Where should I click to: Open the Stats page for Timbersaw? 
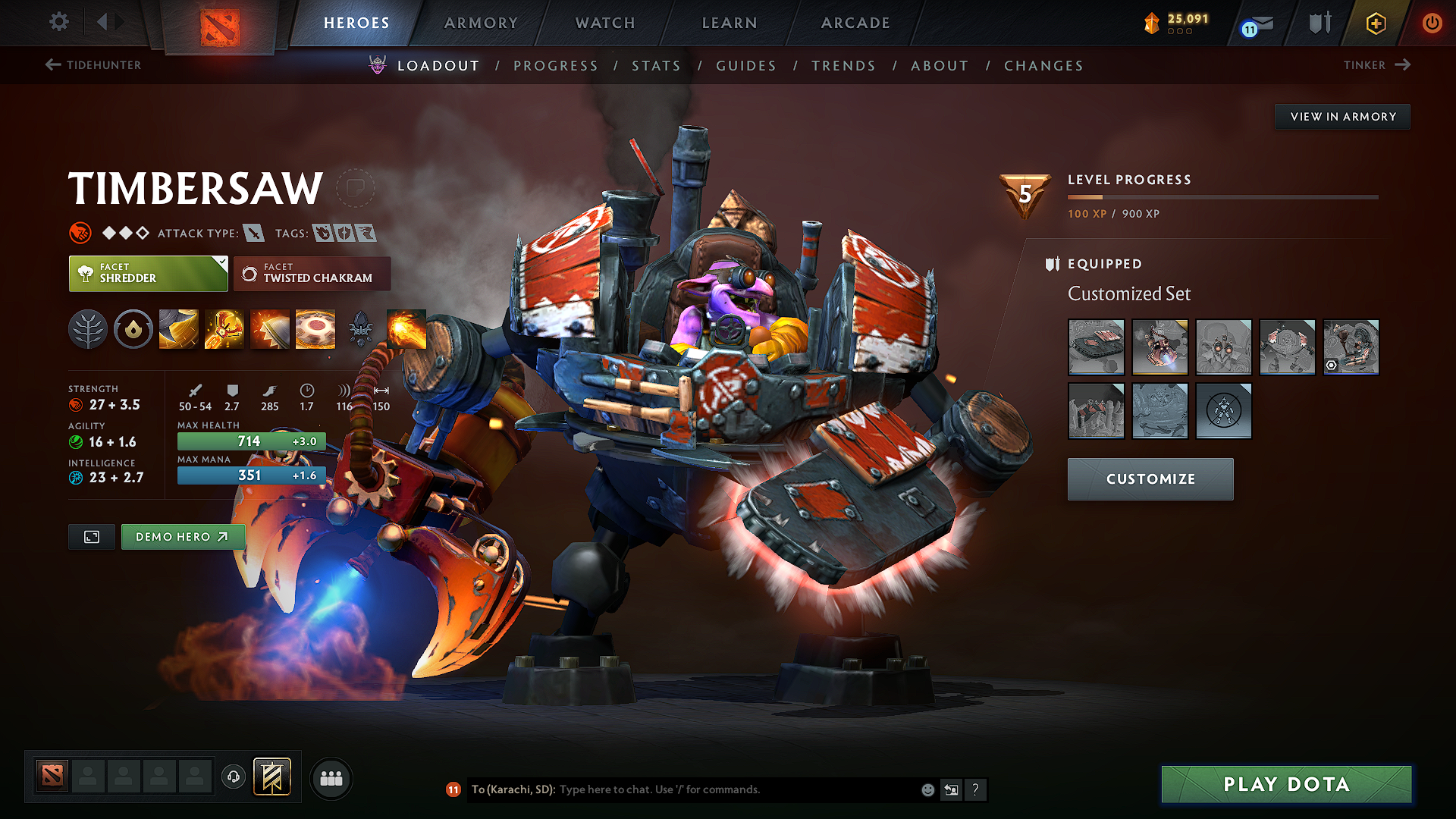(x=656, y=65)
